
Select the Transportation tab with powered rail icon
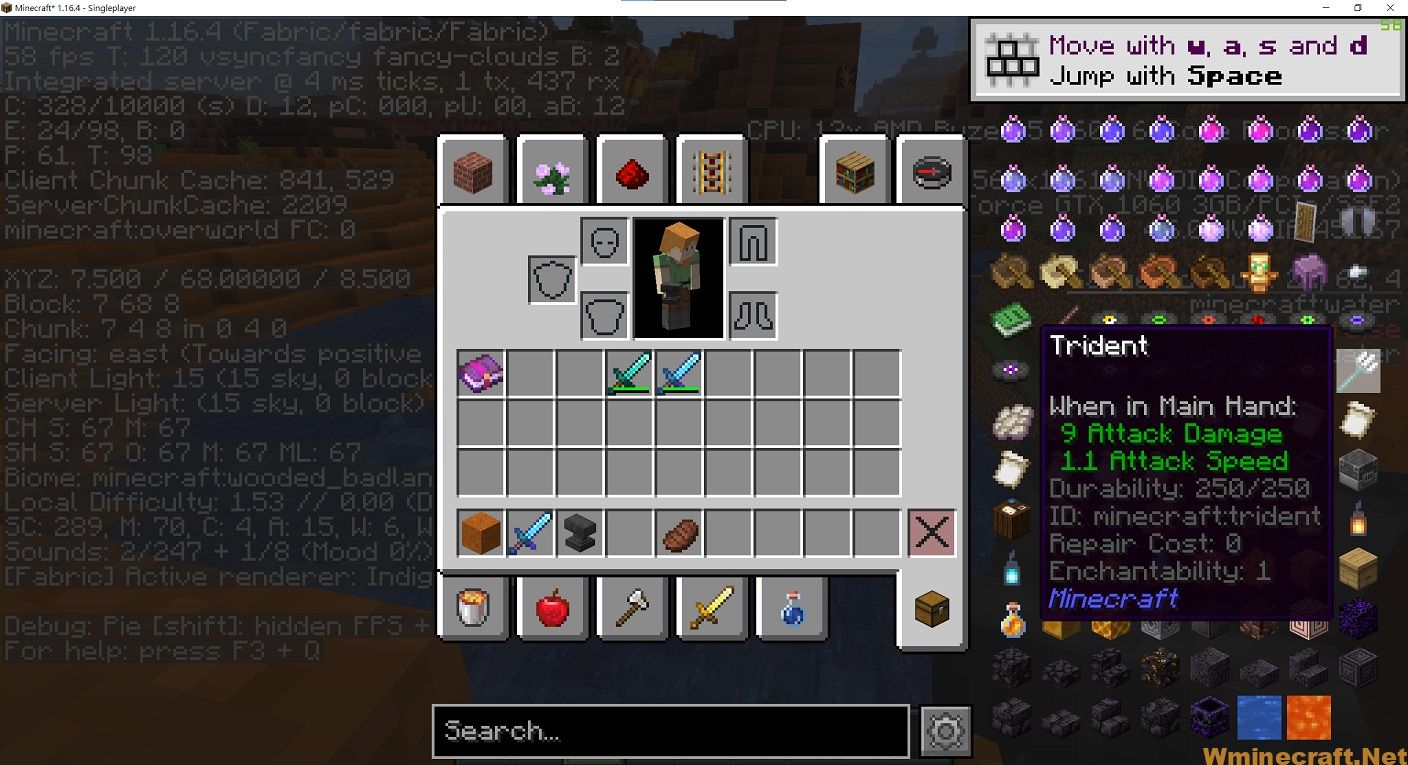coord(712,170)
